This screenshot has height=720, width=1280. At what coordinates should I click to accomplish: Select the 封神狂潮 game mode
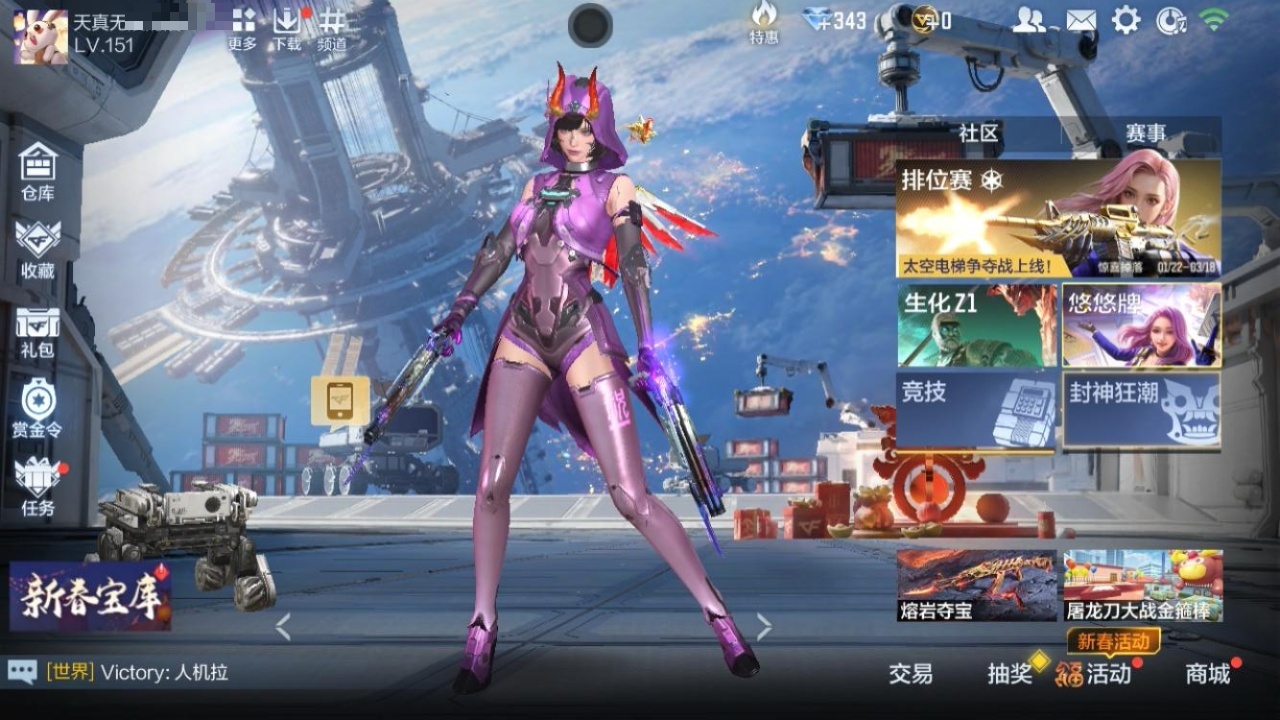point(1141,410)
